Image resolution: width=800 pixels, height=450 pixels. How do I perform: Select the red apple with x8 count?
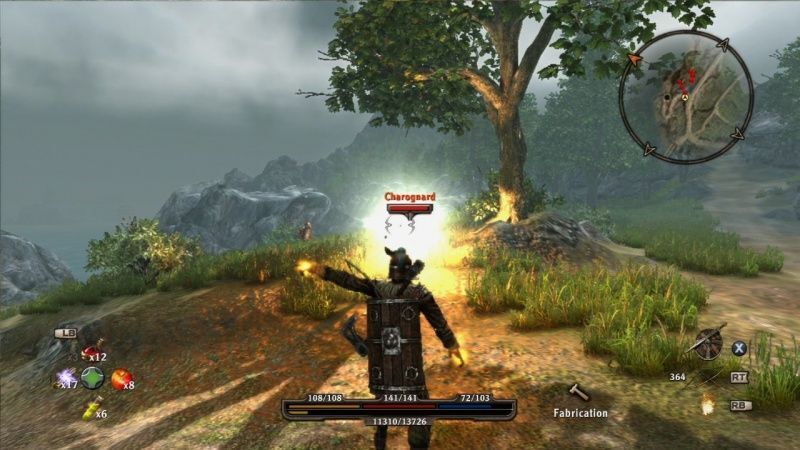click(120, 378)
